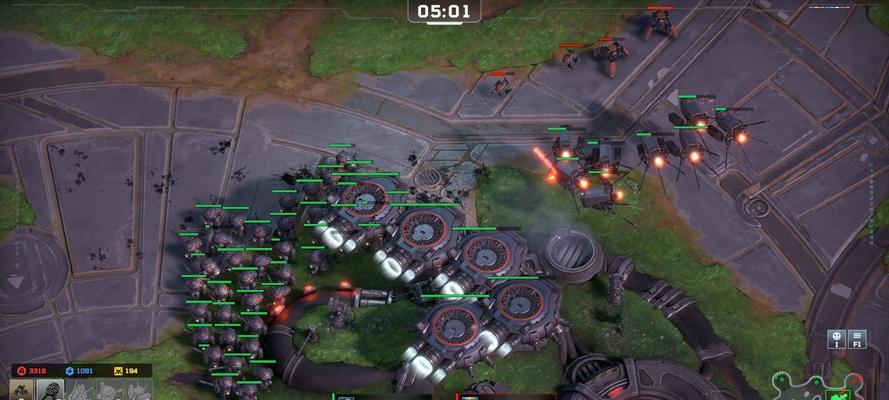Open the emote menu smiley button

(x=834, y=338)
